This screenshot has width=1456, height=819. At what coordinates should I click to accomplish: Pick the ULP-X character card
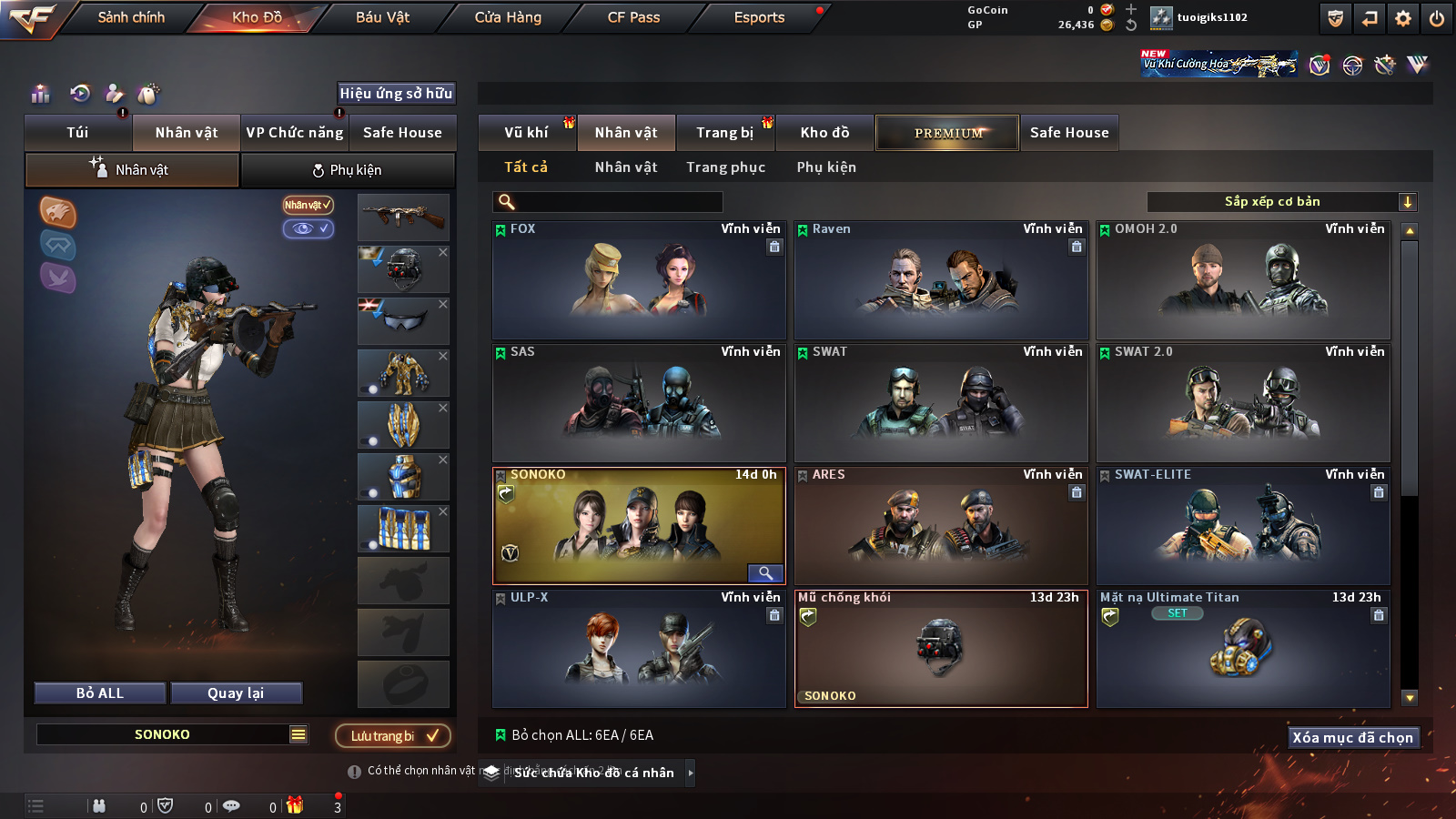638,649
